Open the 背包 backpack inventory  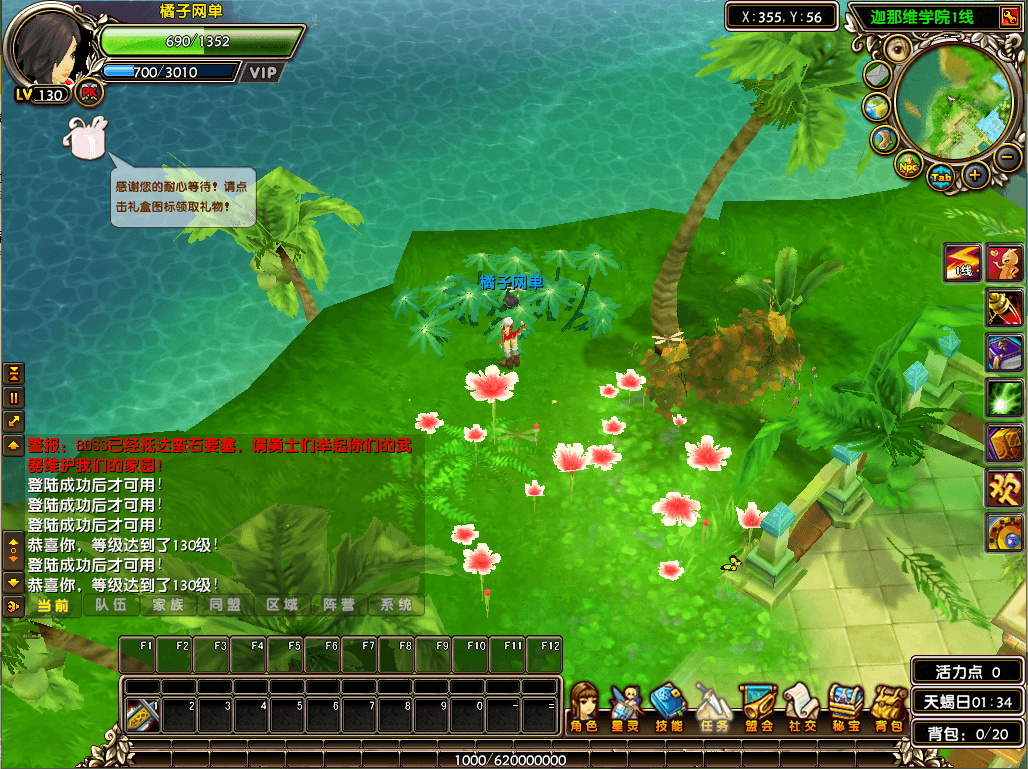click(x=888, y=707)
